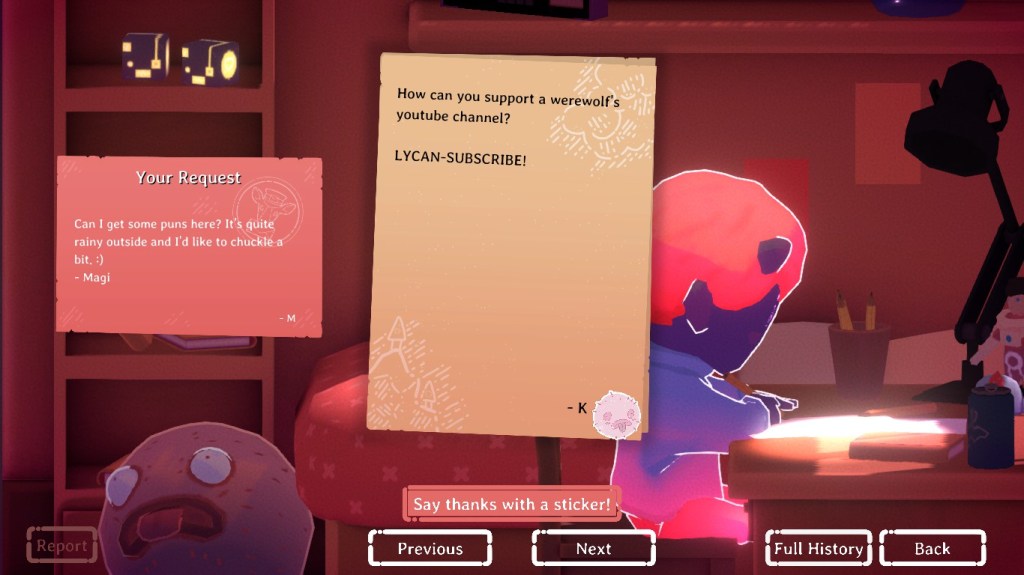Report this letter
Screen dimensions: 1024x575
pos(62,546)
